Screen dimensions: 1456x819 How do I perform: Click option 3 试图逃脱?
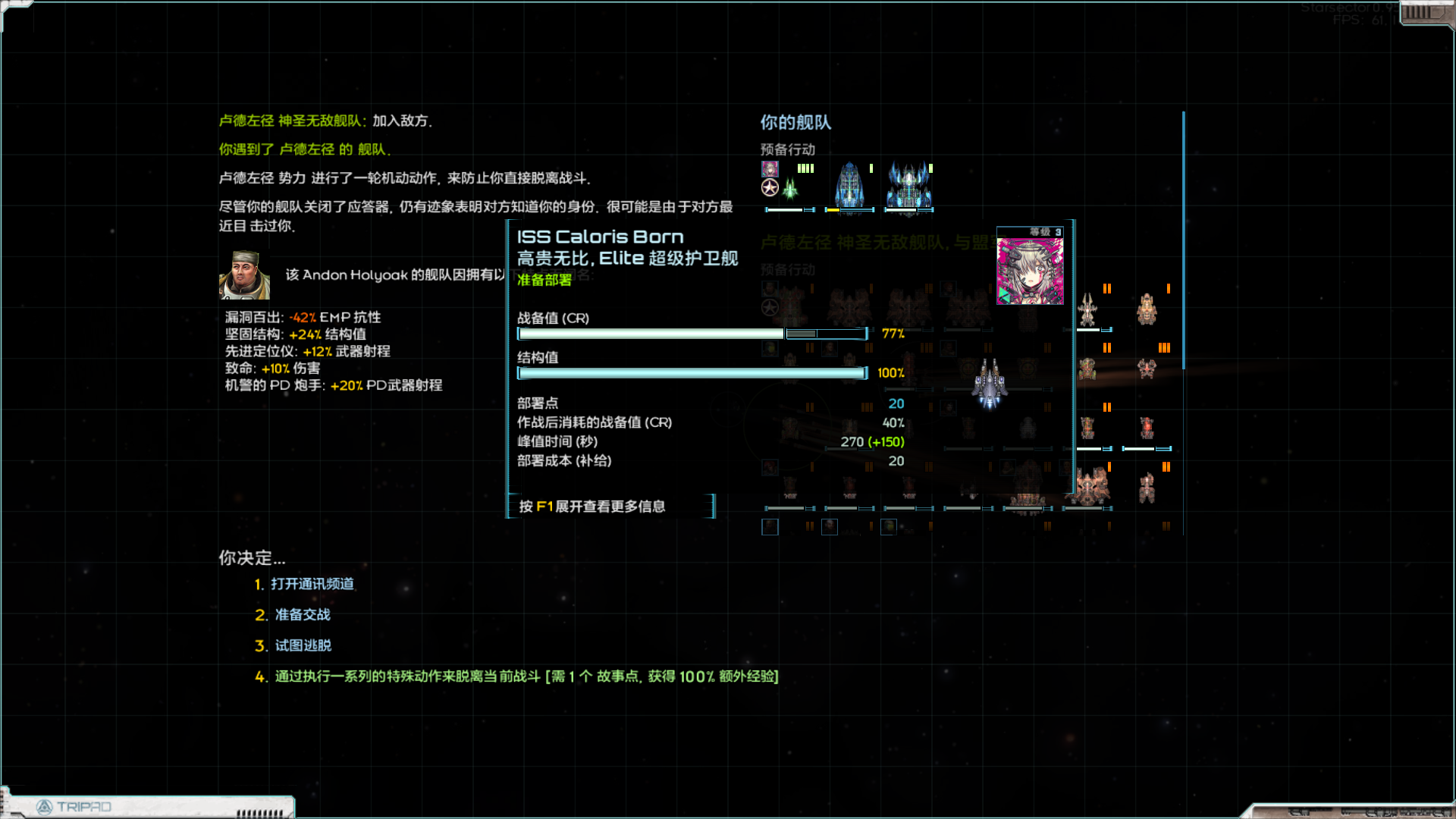pyautogui.click(x=303, y=645)
